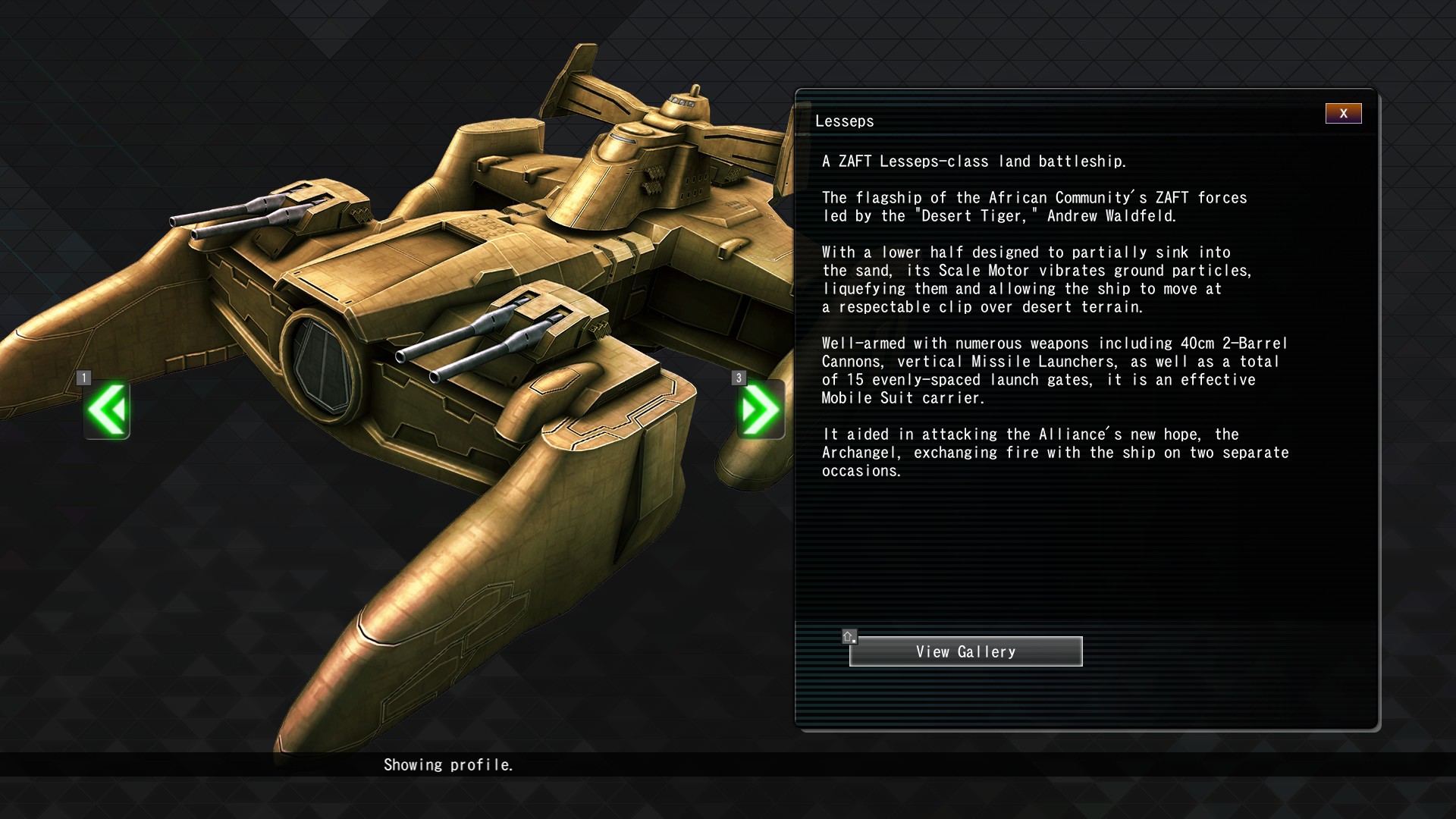The image size is (1456, 819).
Task: Open the View Gallery button
Action: 965,651
